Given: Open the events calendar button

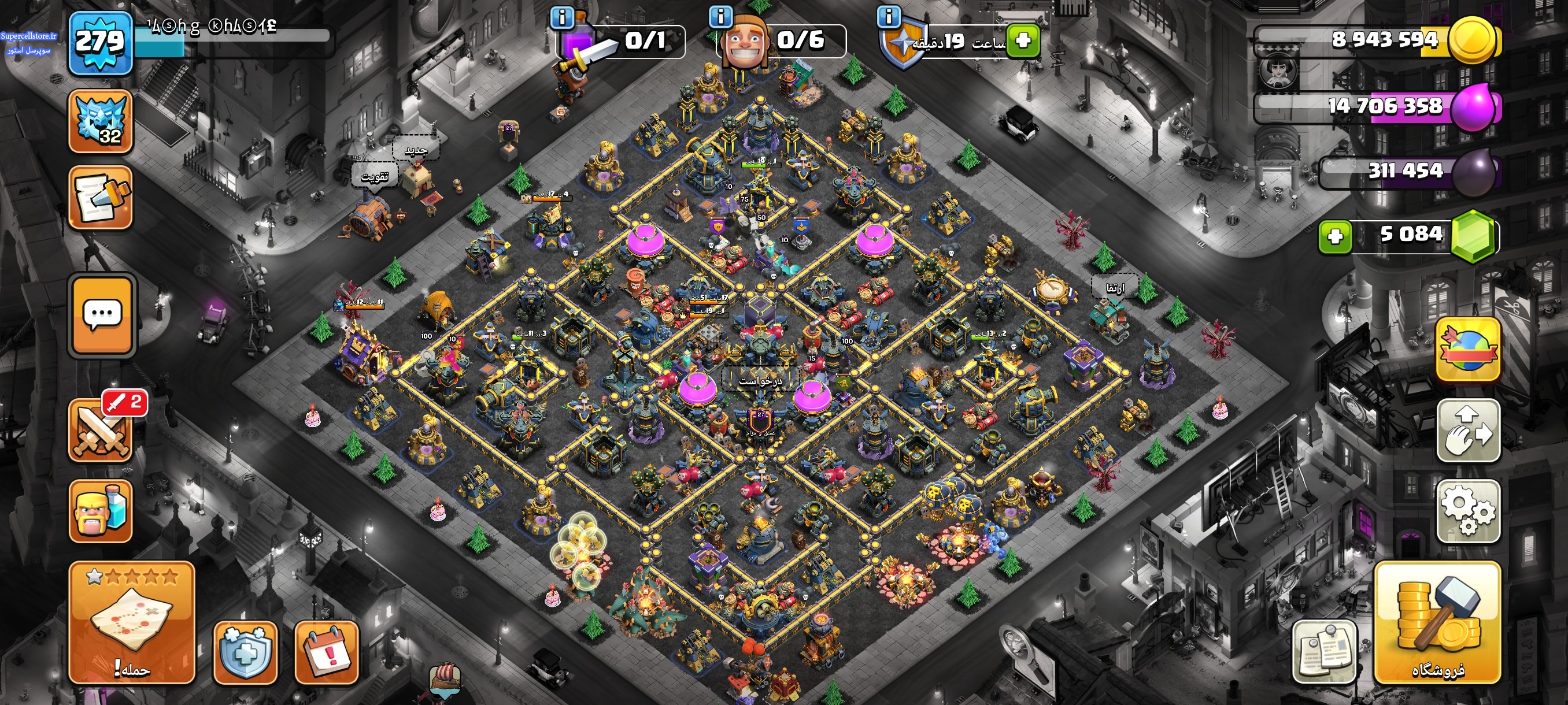Looking at the screenshot, I should pyautogui.click(x=326, y=652).
